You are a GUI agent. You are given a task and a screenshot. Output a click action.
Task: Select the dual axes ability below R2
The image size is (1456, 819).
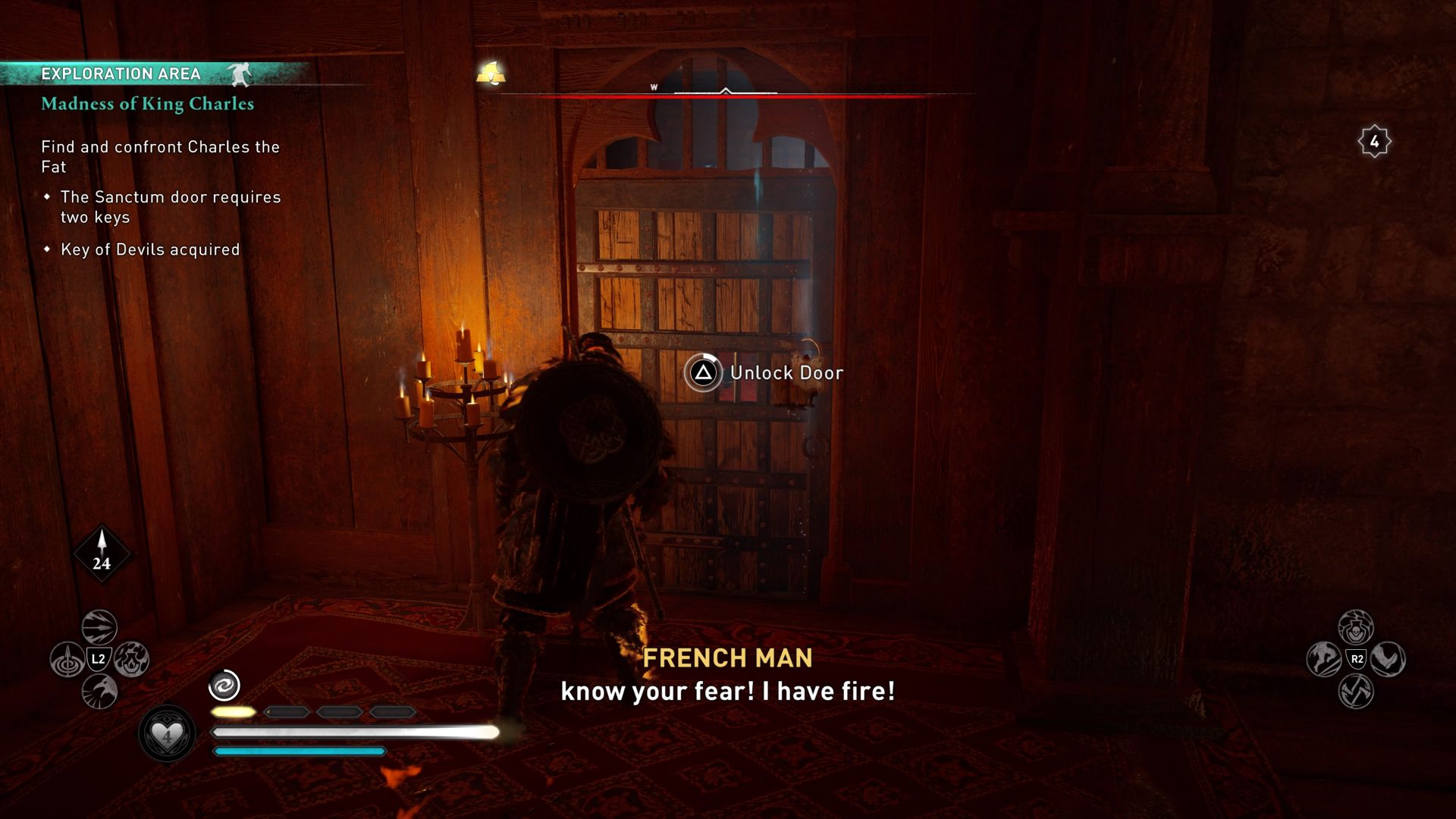pos(1355,692)
